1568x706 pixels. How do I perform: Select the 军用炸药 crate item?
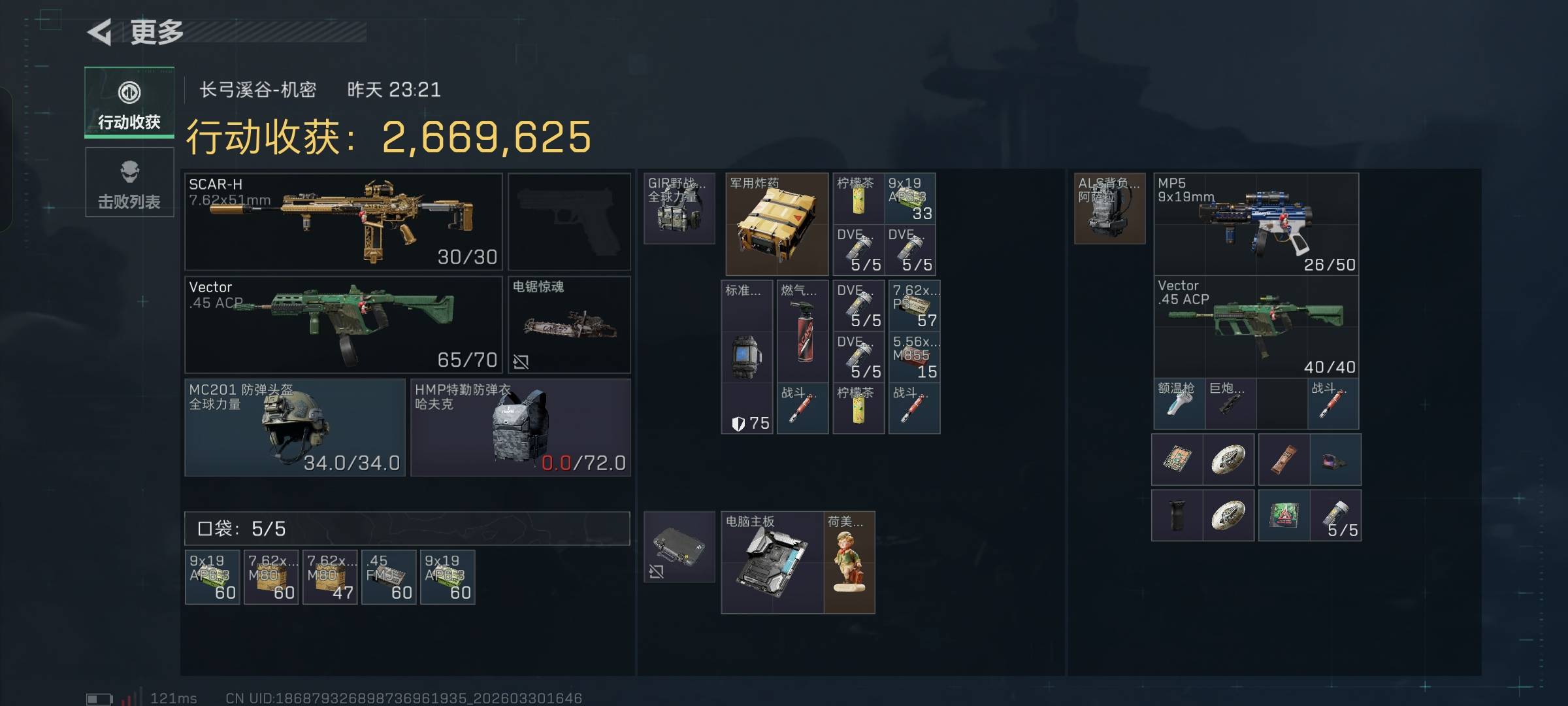coord(776,224)
